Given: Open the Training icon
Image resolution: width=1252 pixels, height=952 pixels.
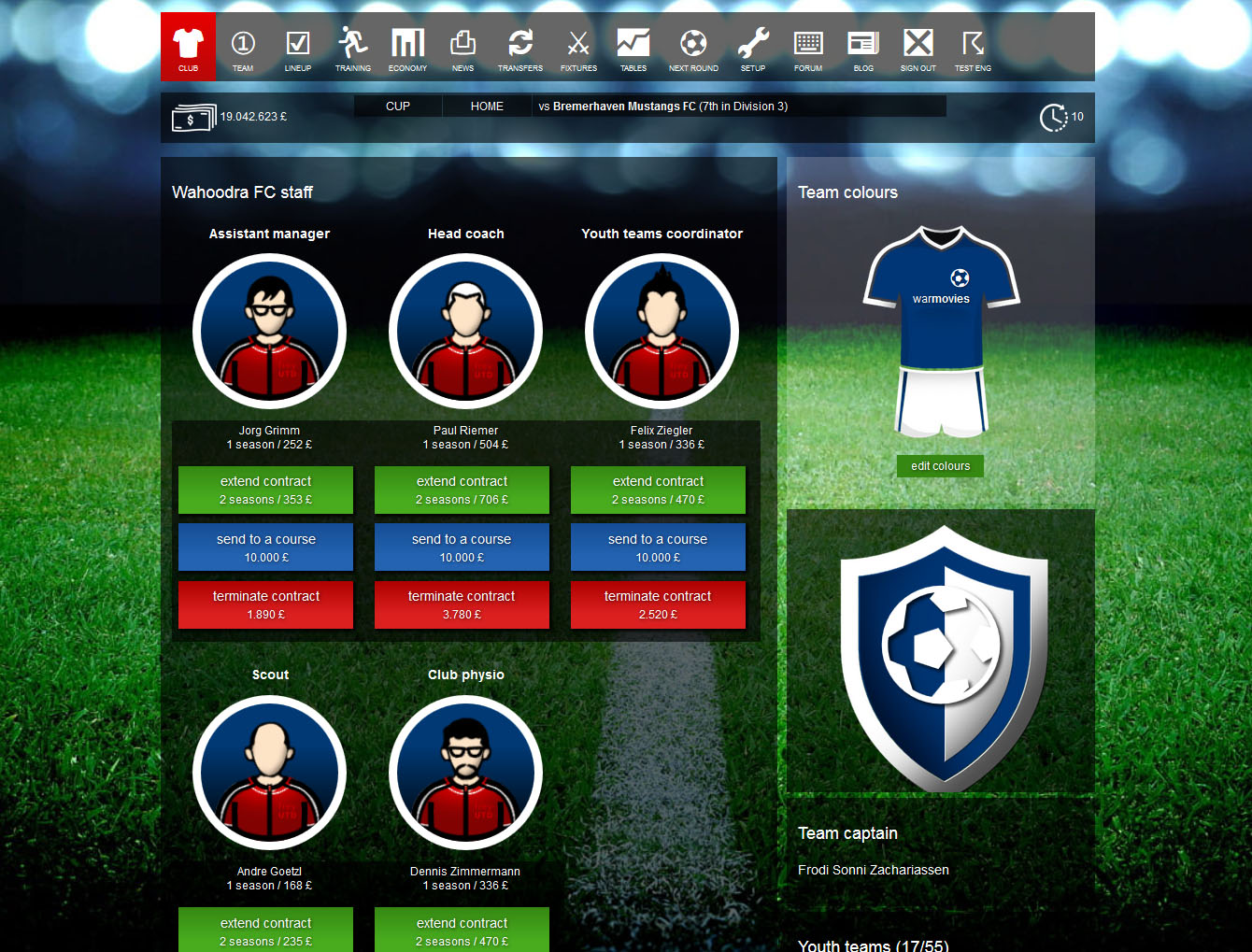Looking at the screenshot, I should (353, 47).
